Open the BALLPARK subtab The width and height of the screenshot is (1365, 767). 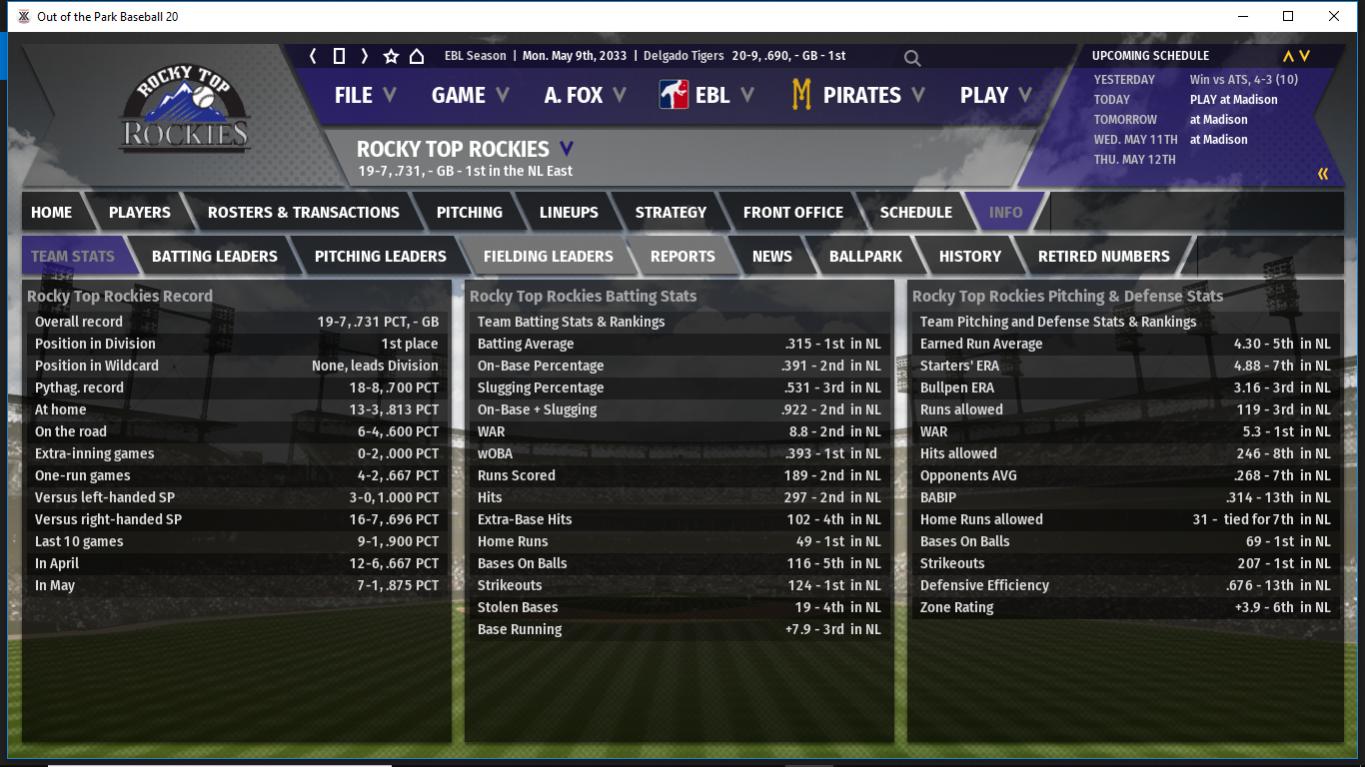pos(865,256)
